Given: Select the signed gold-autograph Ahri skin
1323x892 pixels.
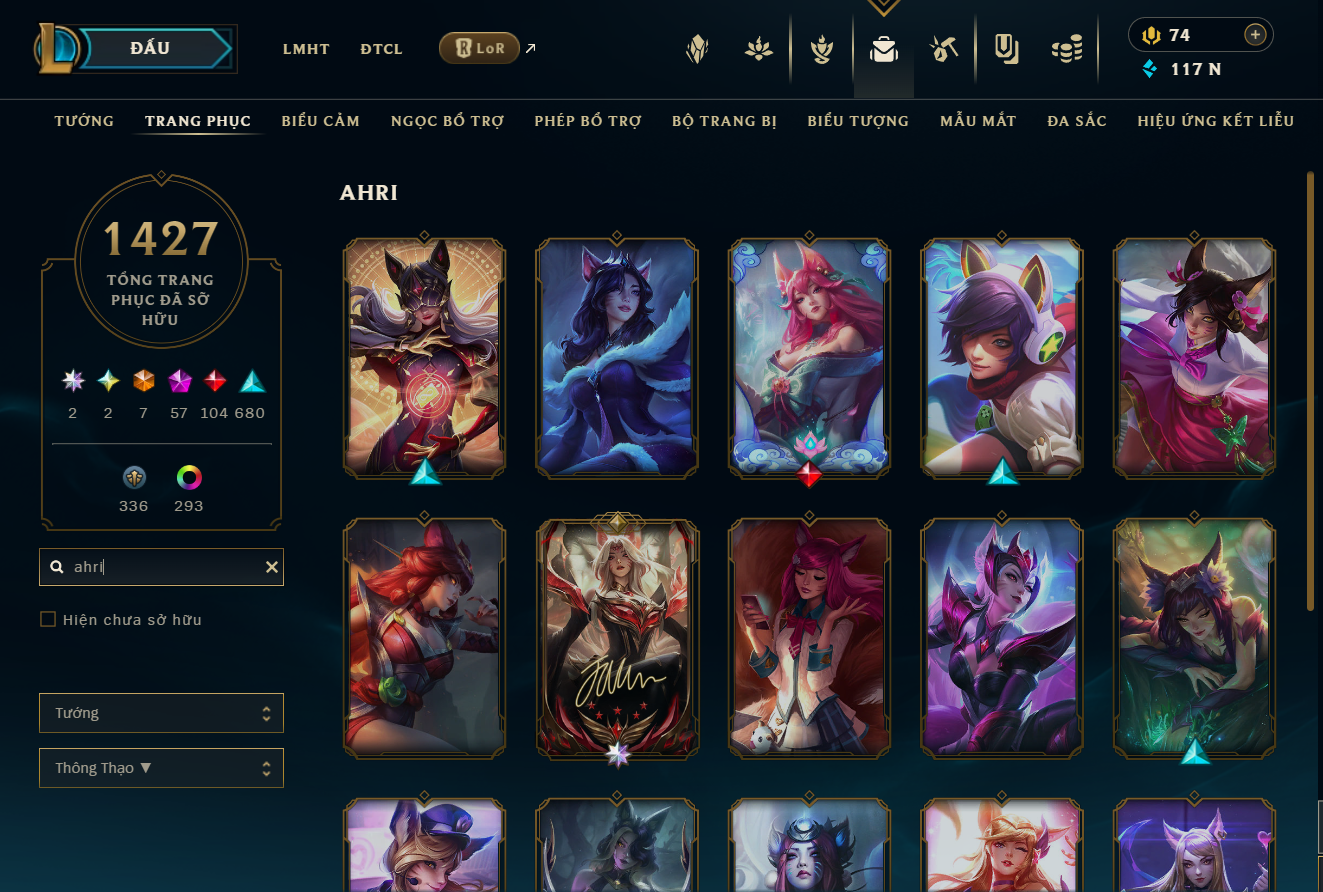Looking at the screenshot, I should click(x=617, y=636).
